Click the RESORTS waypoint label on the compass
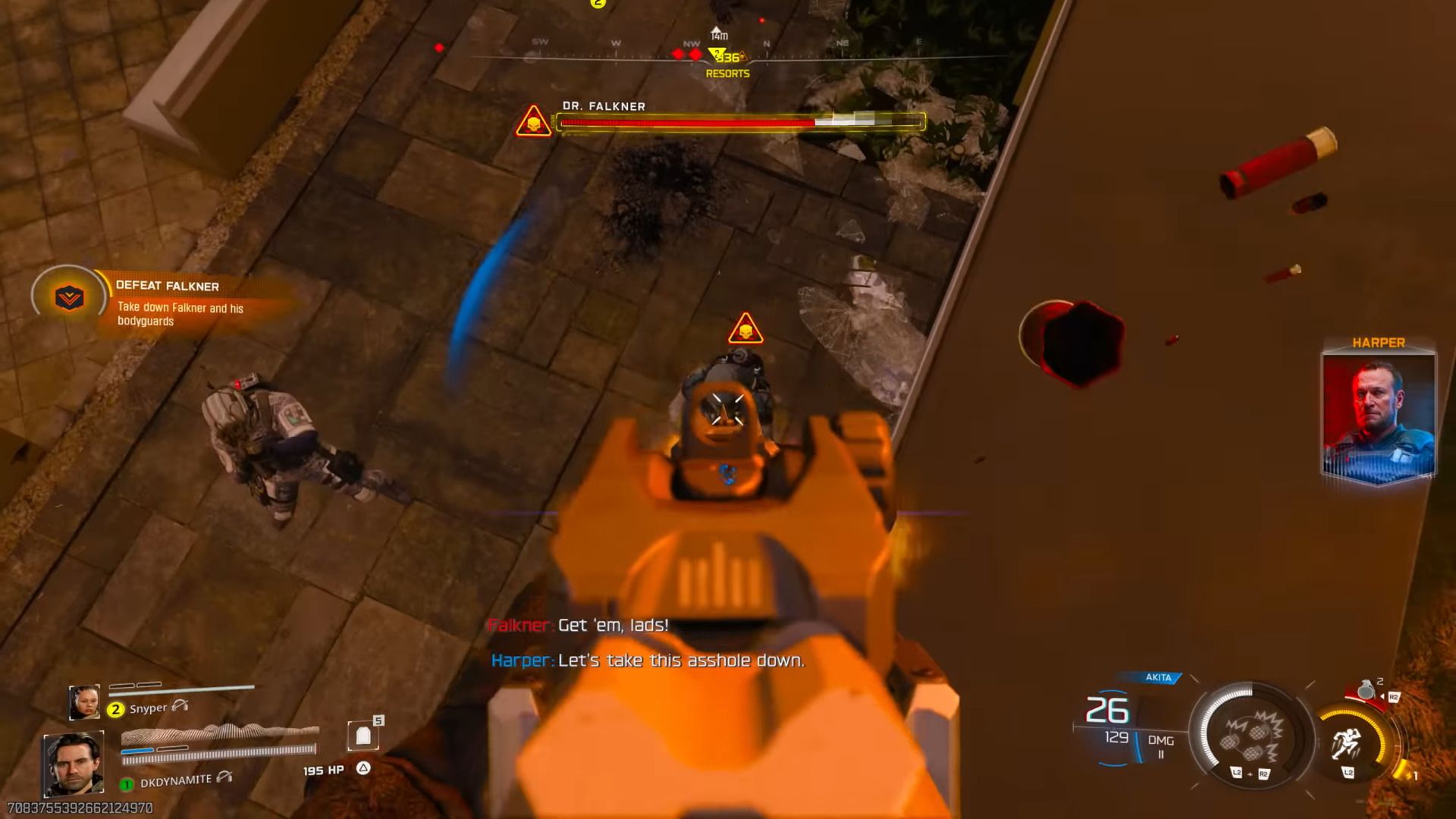This screenshot has height=819, width=1456. pos(726,74)
